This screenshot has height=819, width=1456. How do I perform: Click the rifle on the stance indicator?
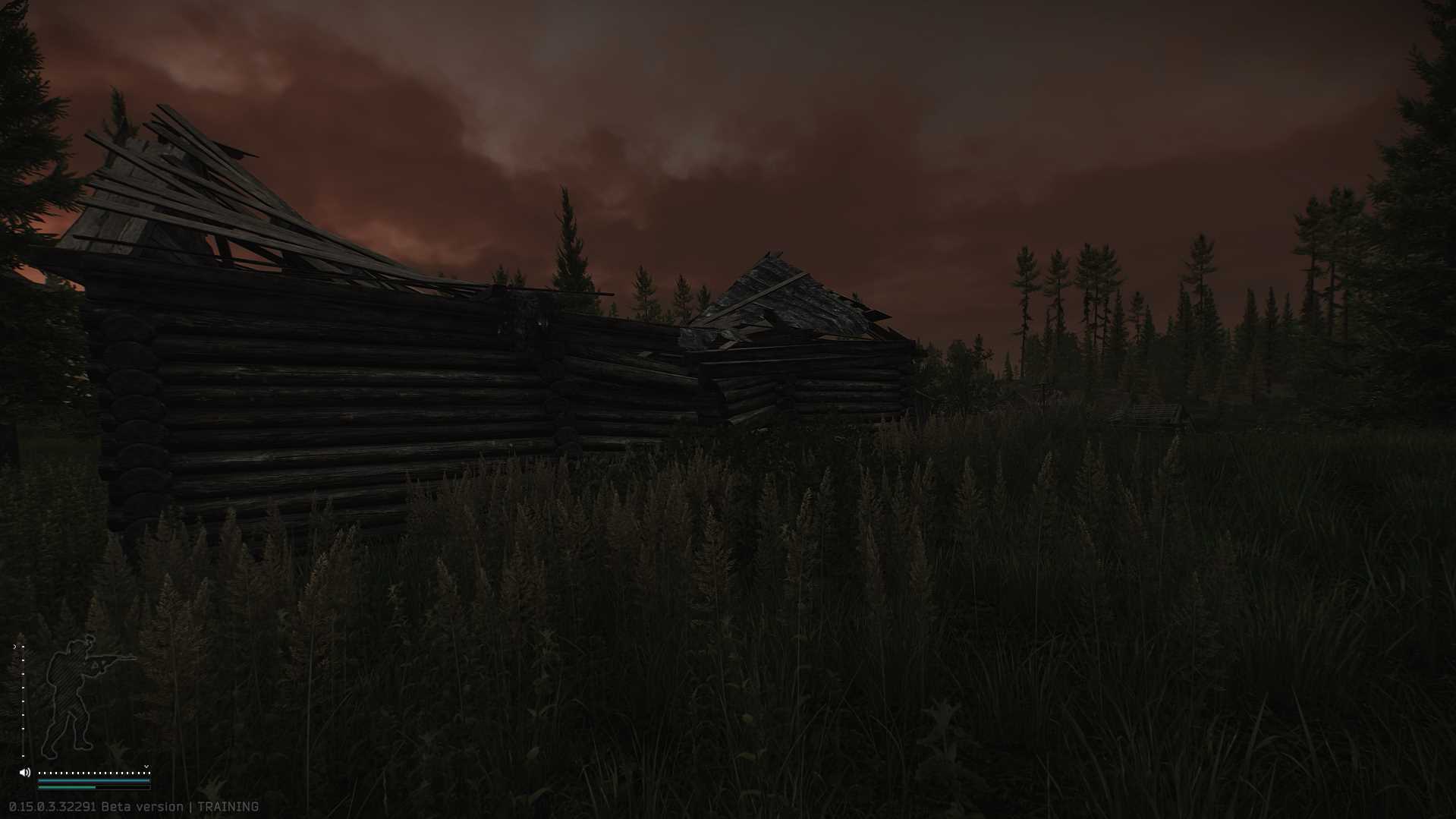[x=113, y=658]
